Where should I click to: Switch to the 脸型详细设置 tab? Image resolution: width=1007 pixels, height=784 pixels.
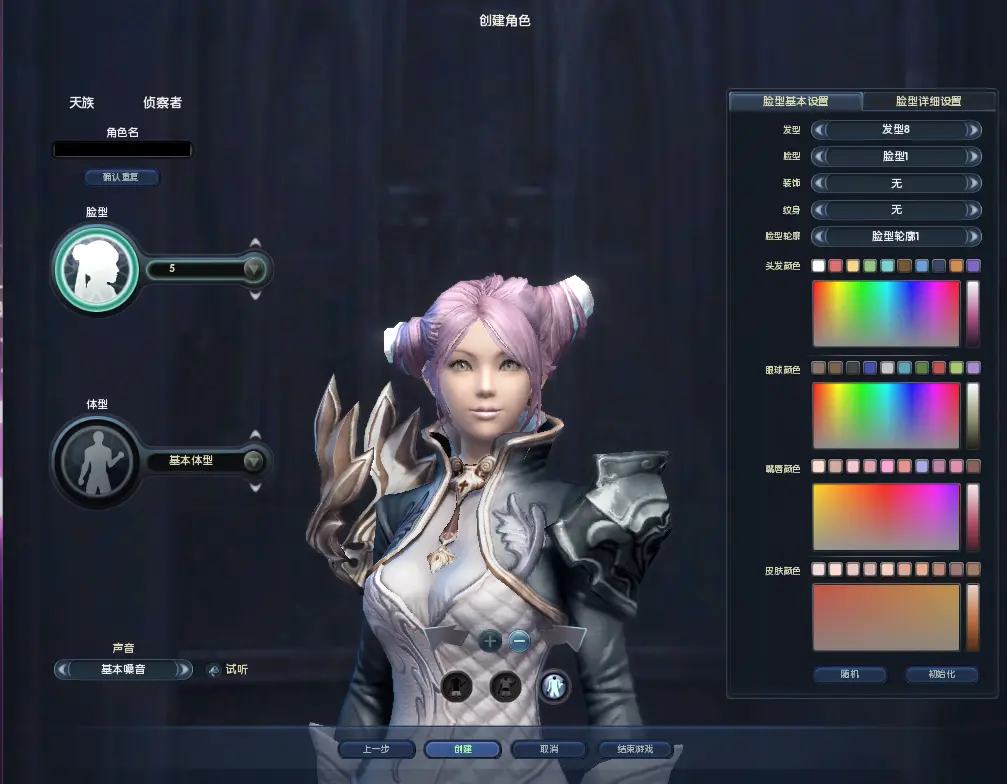(x=927, y=101)
